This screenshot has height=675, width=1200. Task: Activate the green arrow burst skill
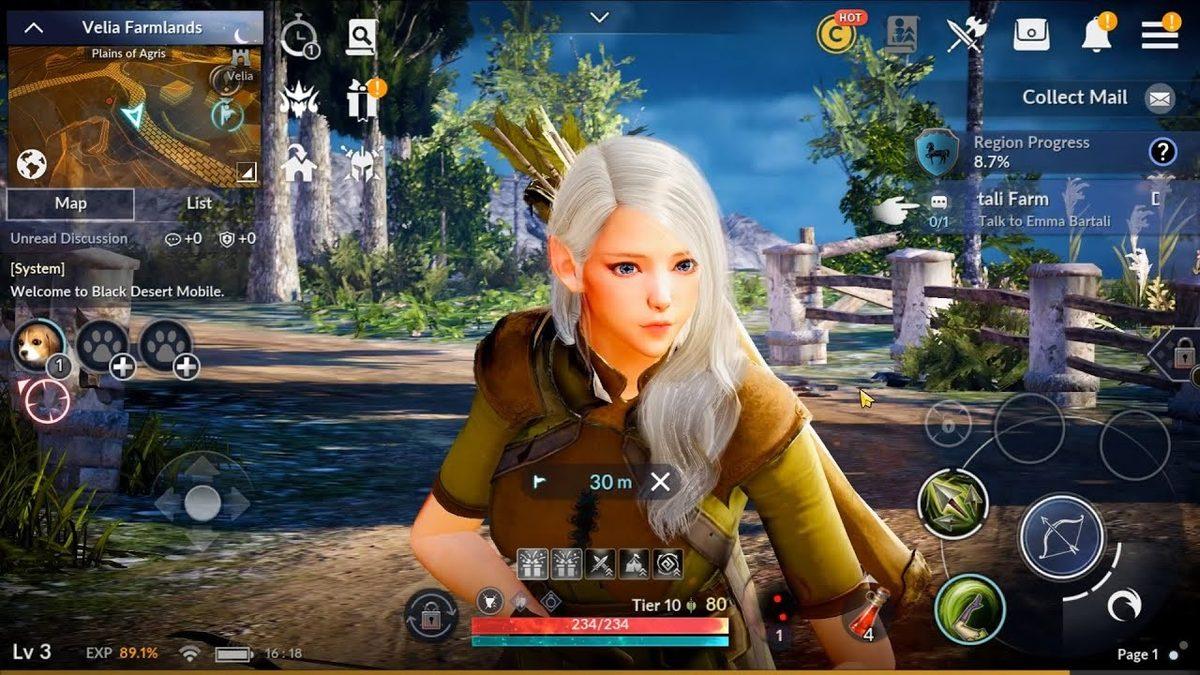click(x=952, y=503)
